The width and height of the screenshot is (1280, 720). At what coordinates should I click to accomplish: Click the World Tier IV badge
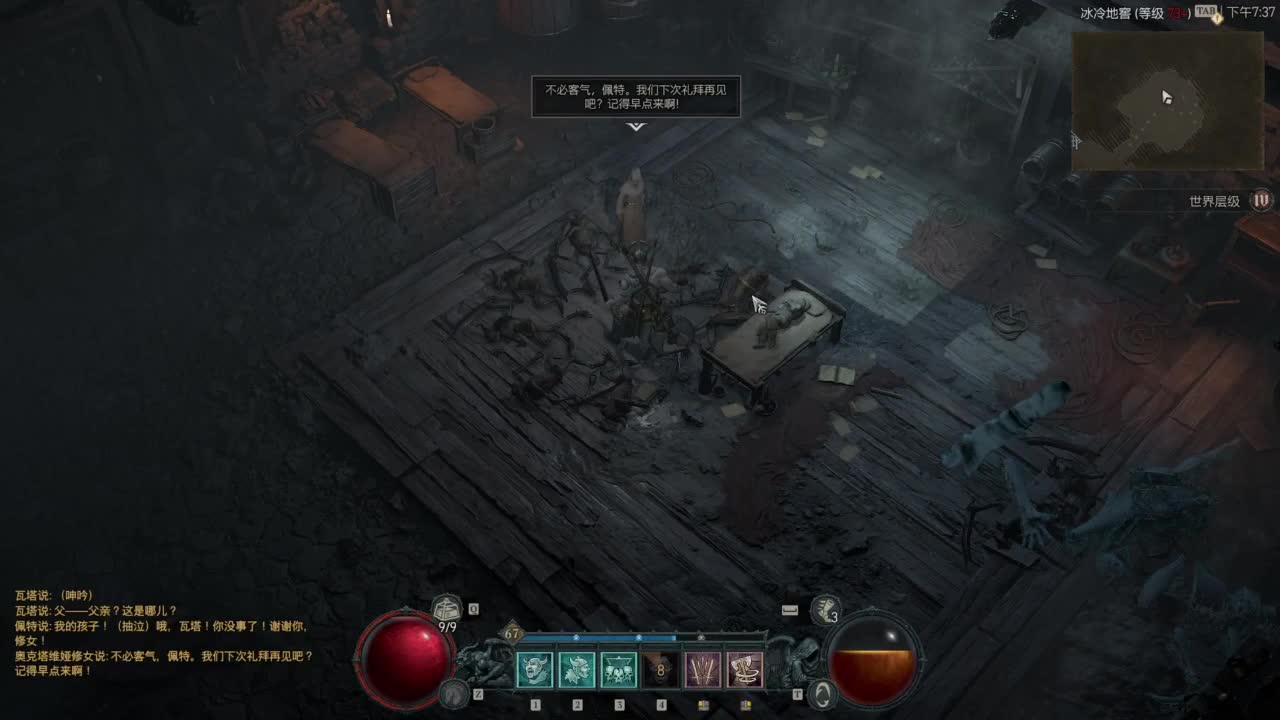click(1262, 201)
